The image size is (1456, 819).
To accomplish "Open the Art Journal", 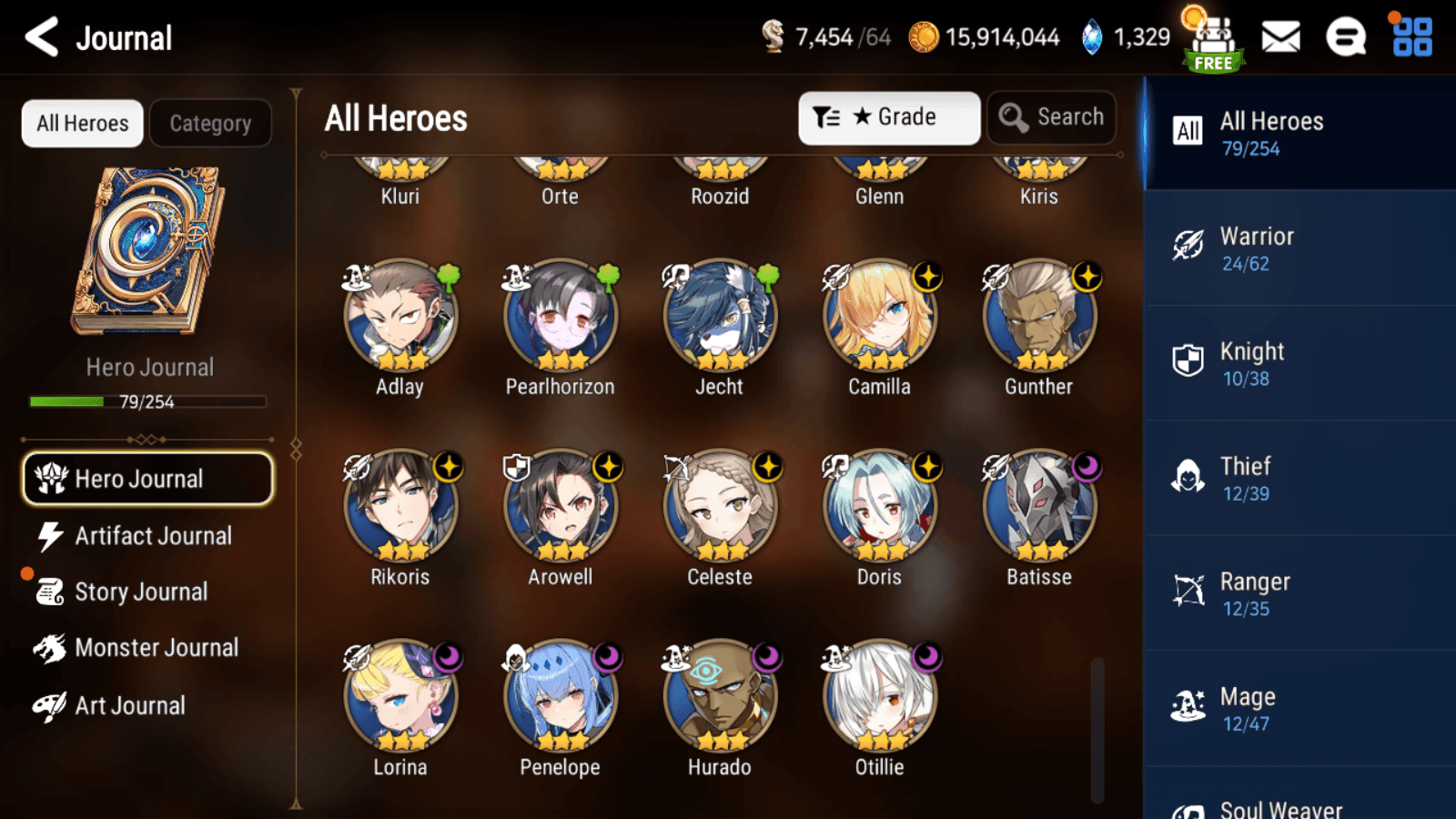I will (x=127, y=705).
